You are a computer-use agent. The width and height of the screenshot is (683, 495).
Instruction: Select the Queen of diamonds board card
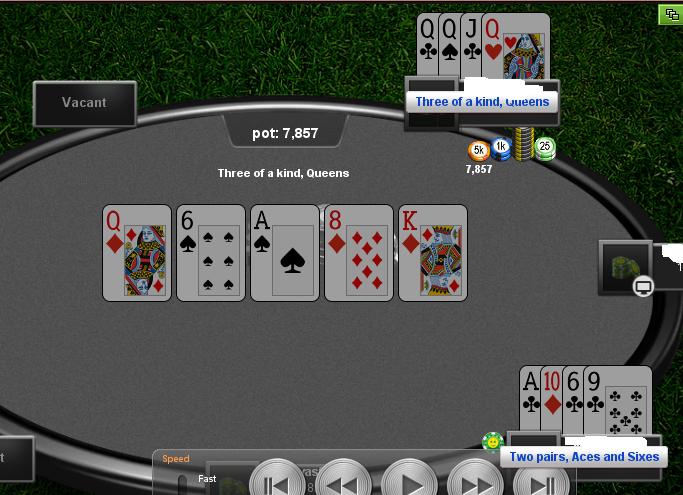[137, 252]
